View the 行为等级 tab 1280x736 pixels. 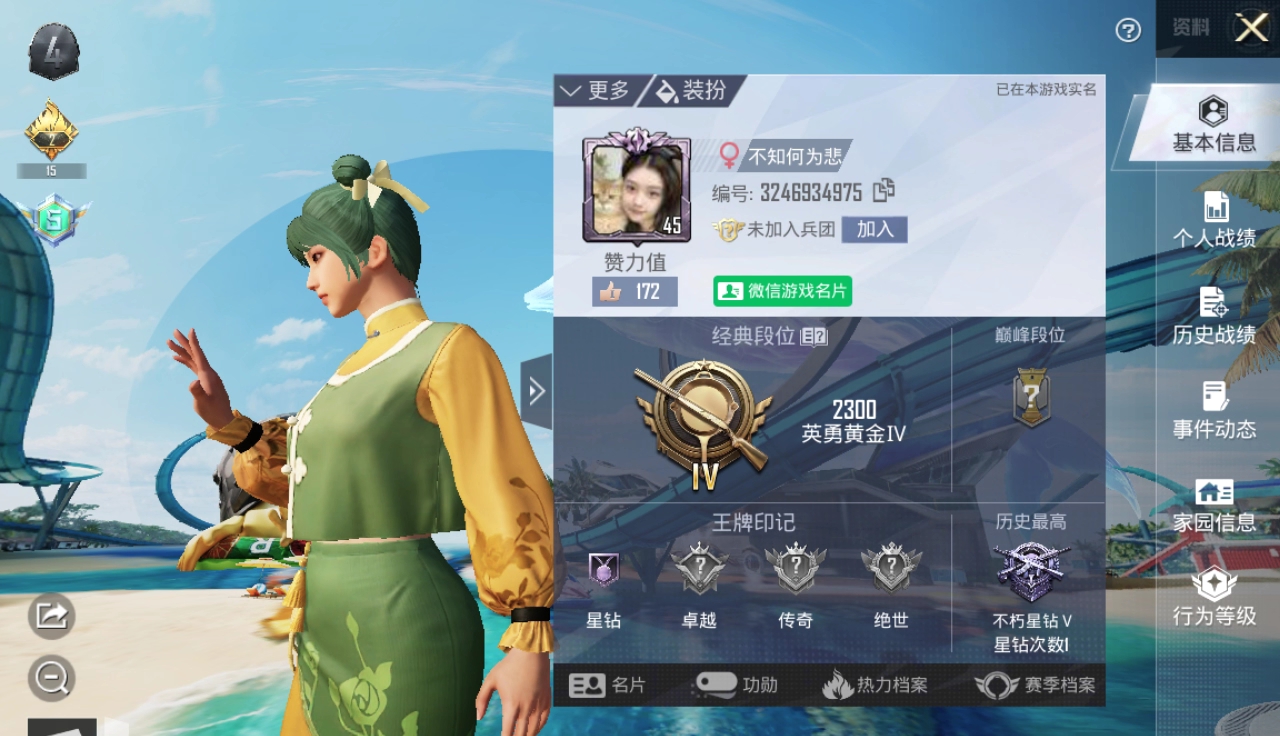(1214, 598)
